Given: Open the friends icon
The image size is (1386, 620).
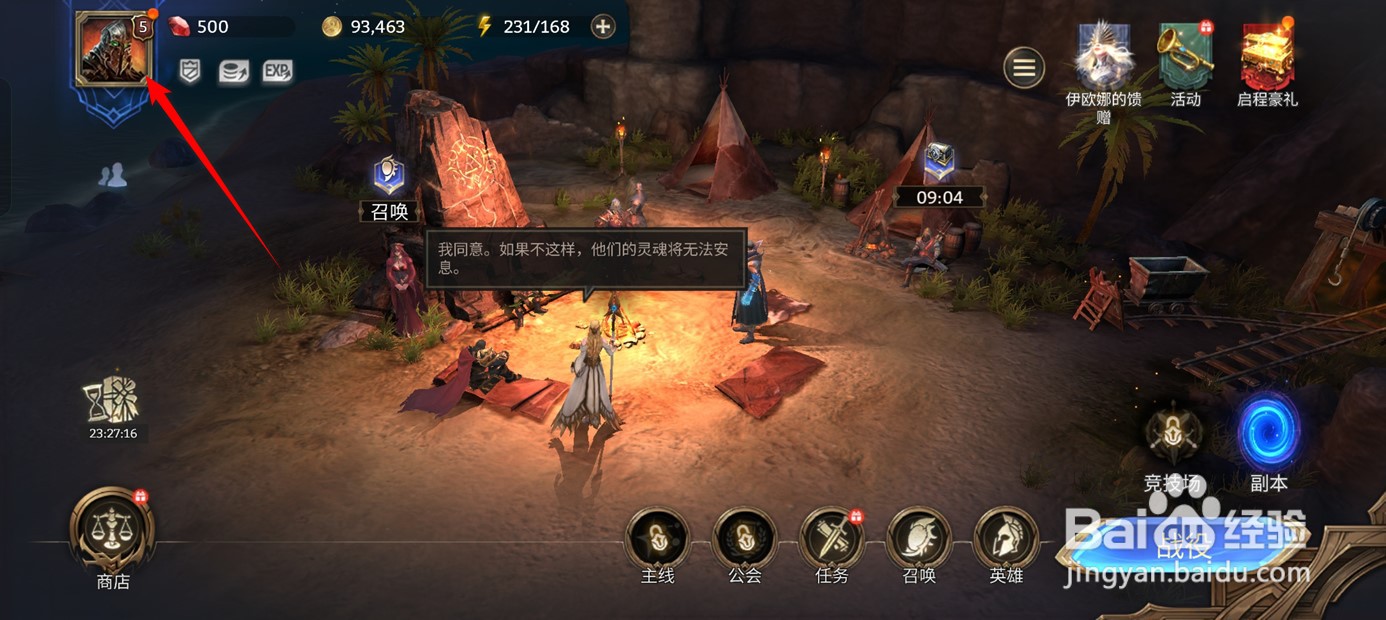Looking at the screenshot, I should [112, 176].
